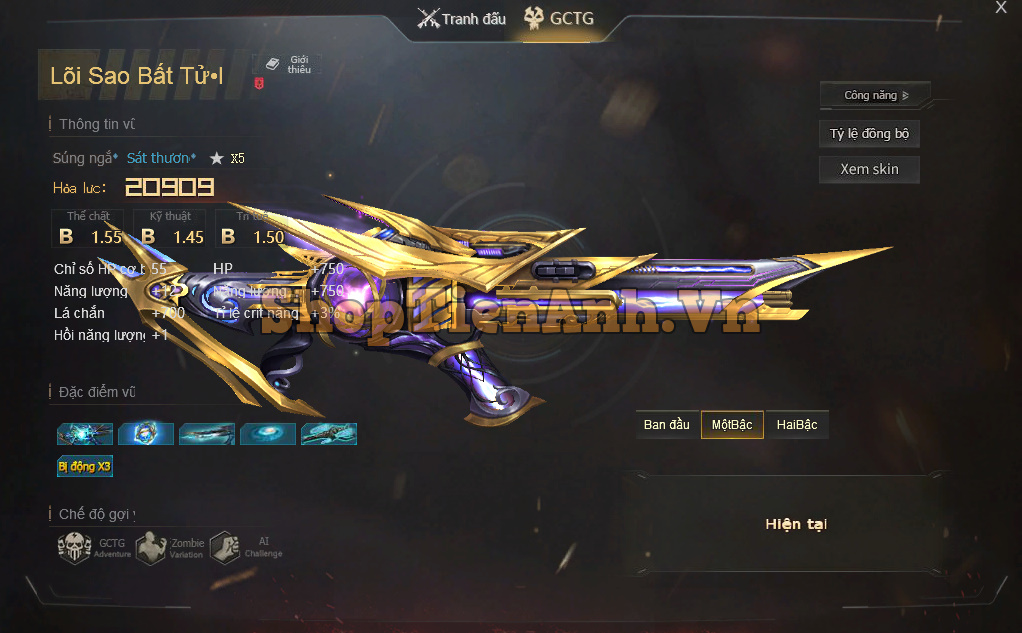This screenshot has height=633, width=1022.
Task: Inspect the Bị động X3 passive badge
Action: point(85,466)
